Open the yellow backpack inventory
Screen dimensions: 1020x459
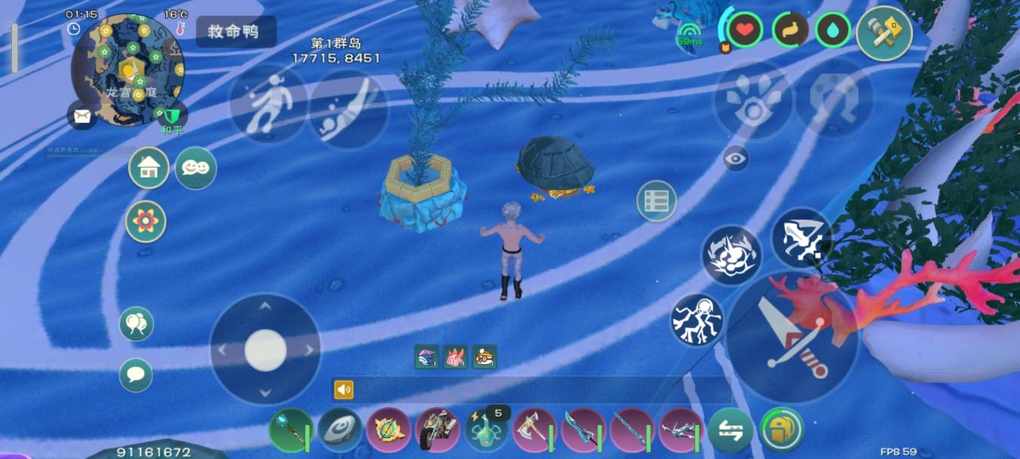[x=781, y=430]
